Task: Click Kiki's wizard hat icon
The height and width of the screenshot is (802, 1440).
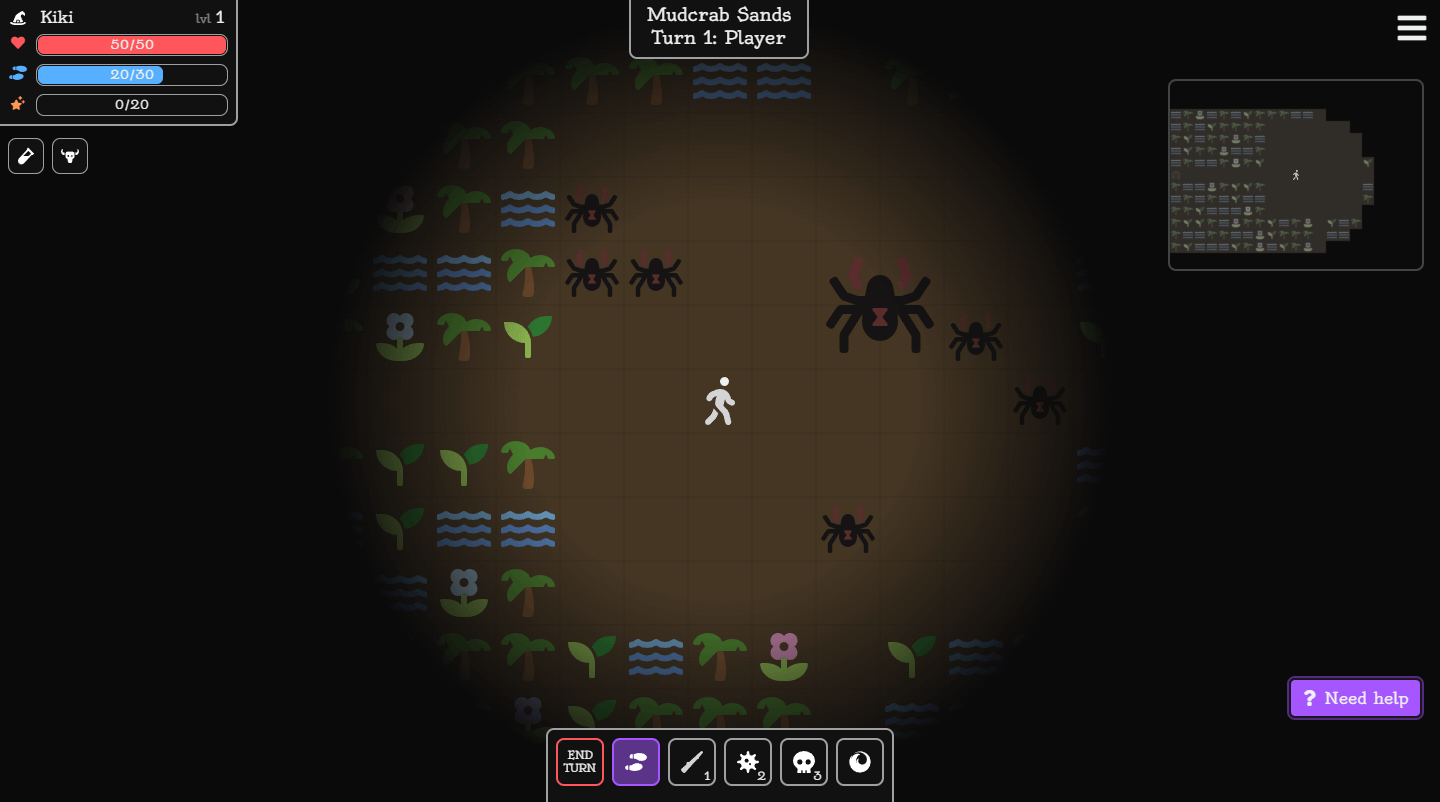Action: 17,16
